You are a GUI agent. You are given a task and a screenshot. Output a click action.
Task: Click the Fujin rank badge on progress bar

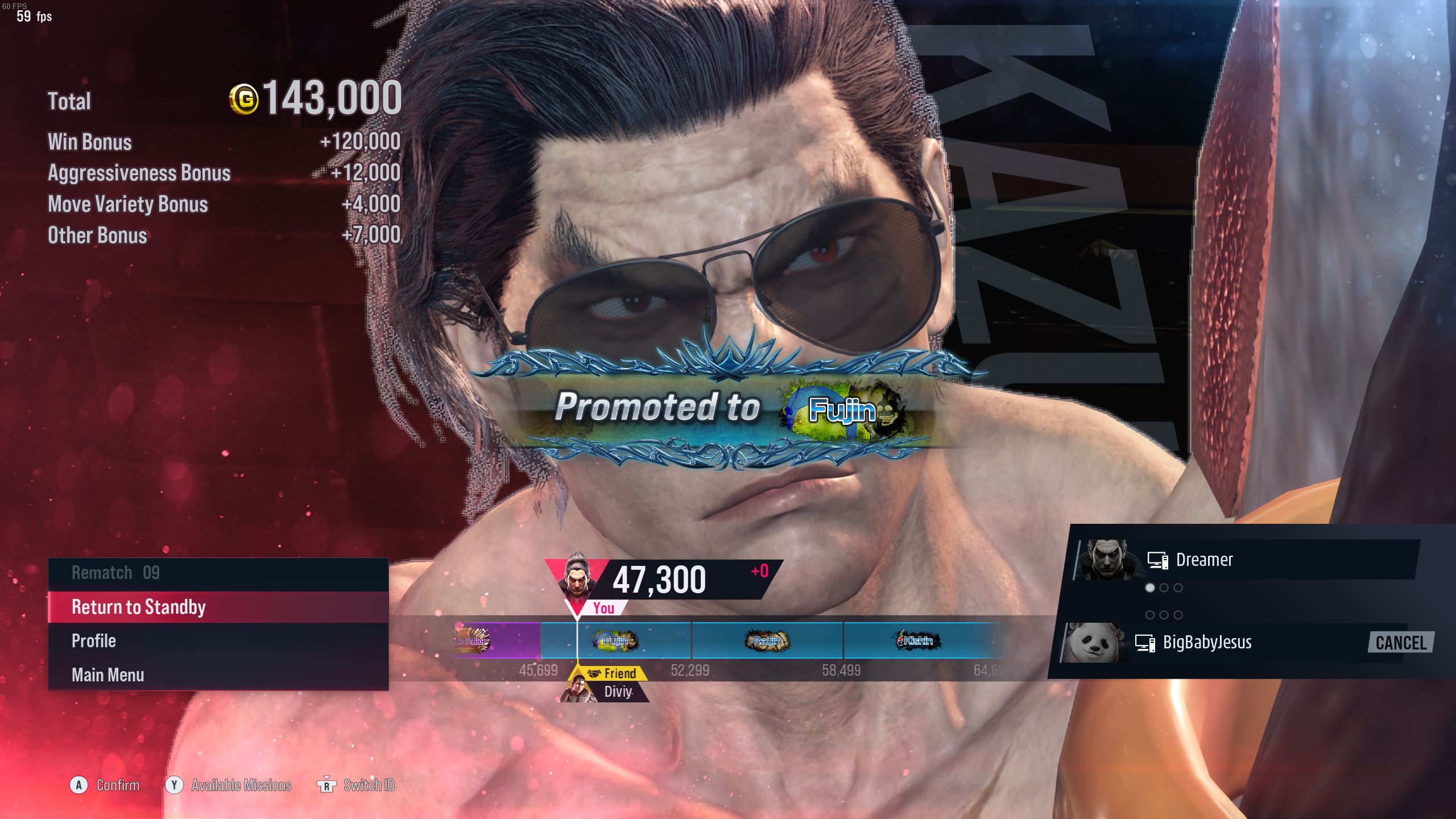615,641
